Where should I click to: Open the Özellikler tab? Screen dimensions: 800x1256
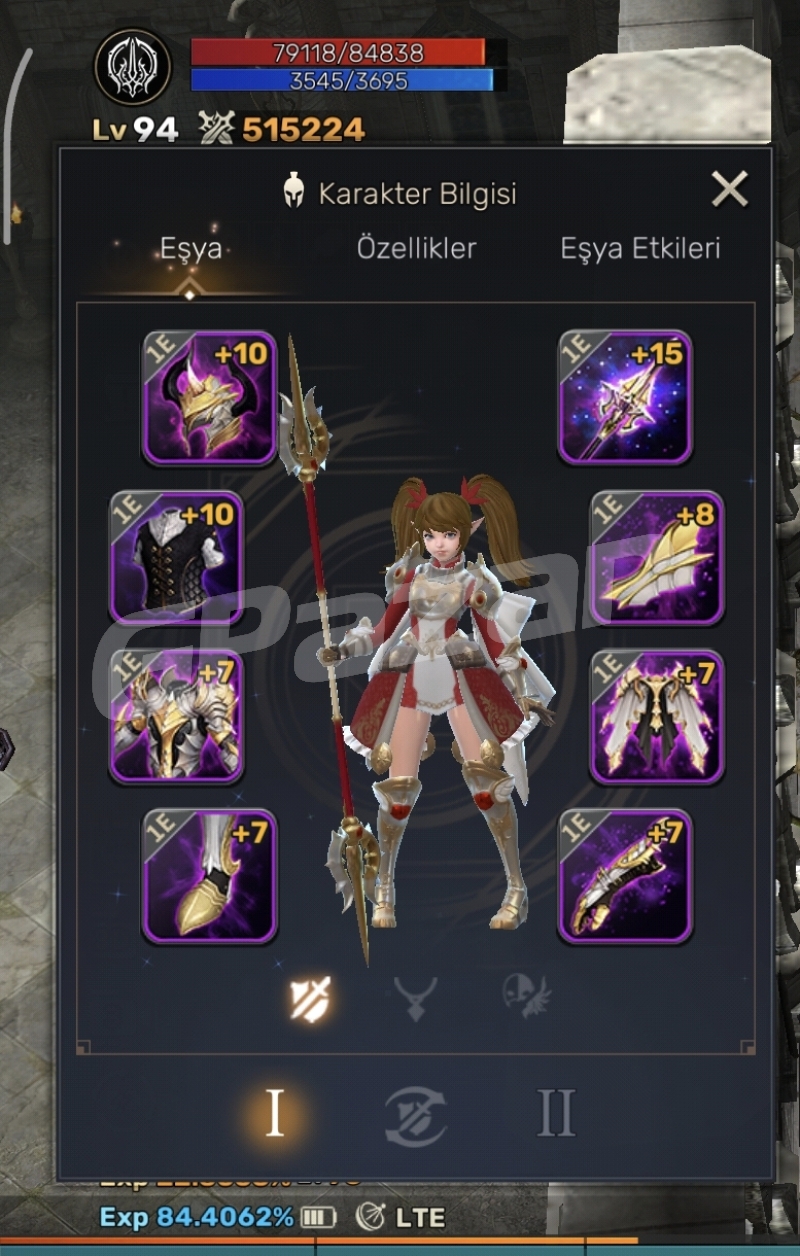(x=416, y=249)
